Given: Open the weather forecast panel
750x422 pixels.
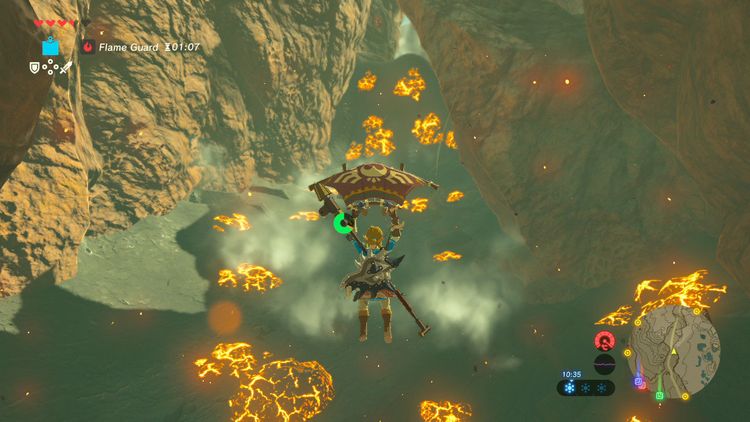Looking at the screenshot, I should pyautogui.click(x=586, y=388).
